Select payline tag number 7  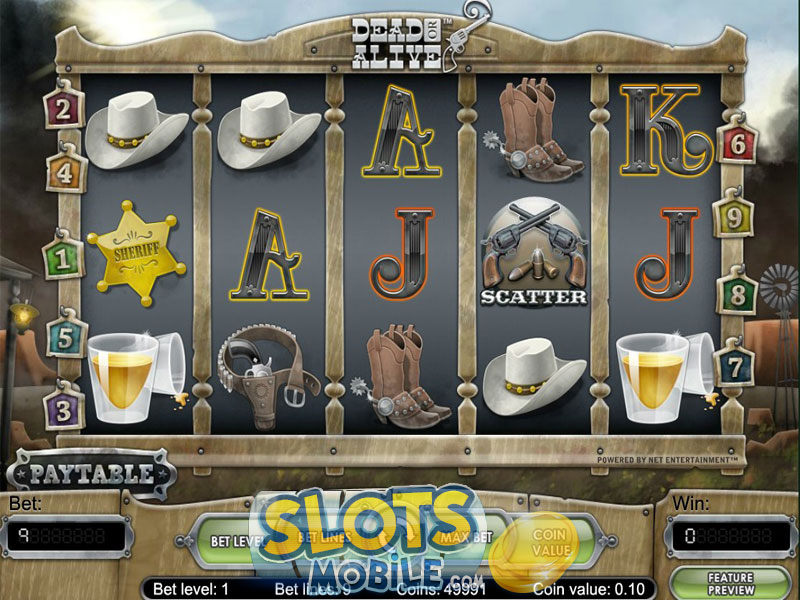[x=736, y=368]
